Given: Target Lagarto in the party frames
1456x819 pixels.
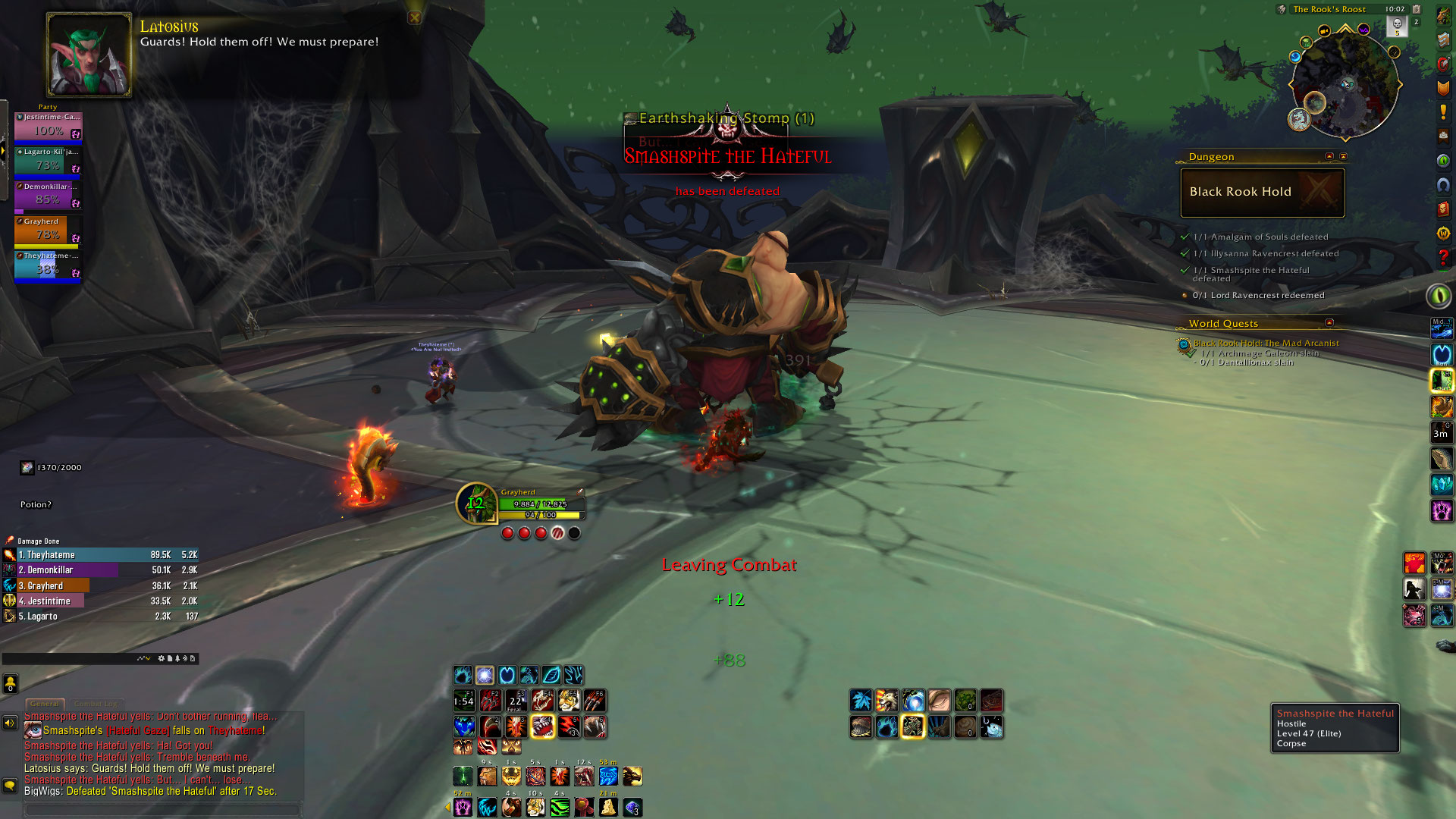Looking at the screenshot, I should click(x=48, y=162).
